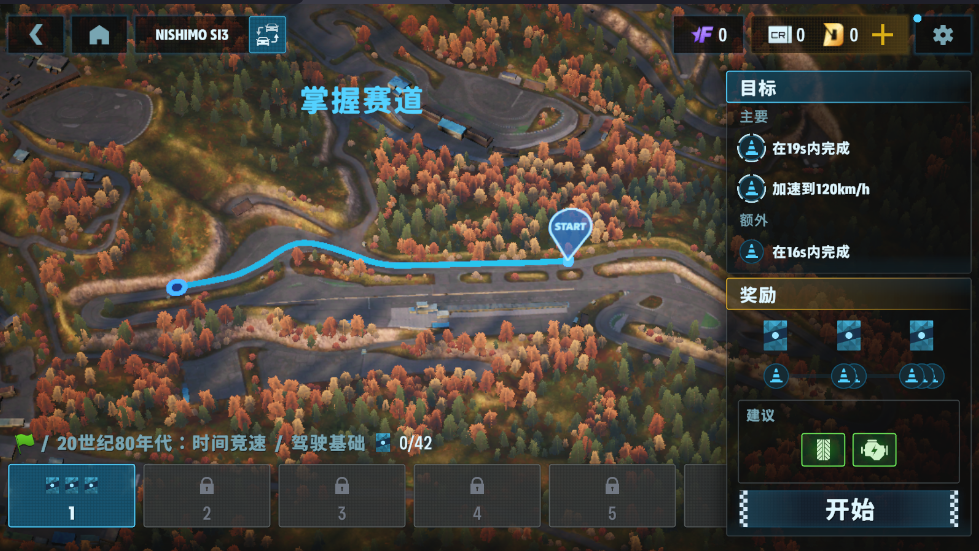The width and height of the screenshot is (979, 551).
Task: Tap the NISHIMO S13 car name label
Action: pos(192,35)
